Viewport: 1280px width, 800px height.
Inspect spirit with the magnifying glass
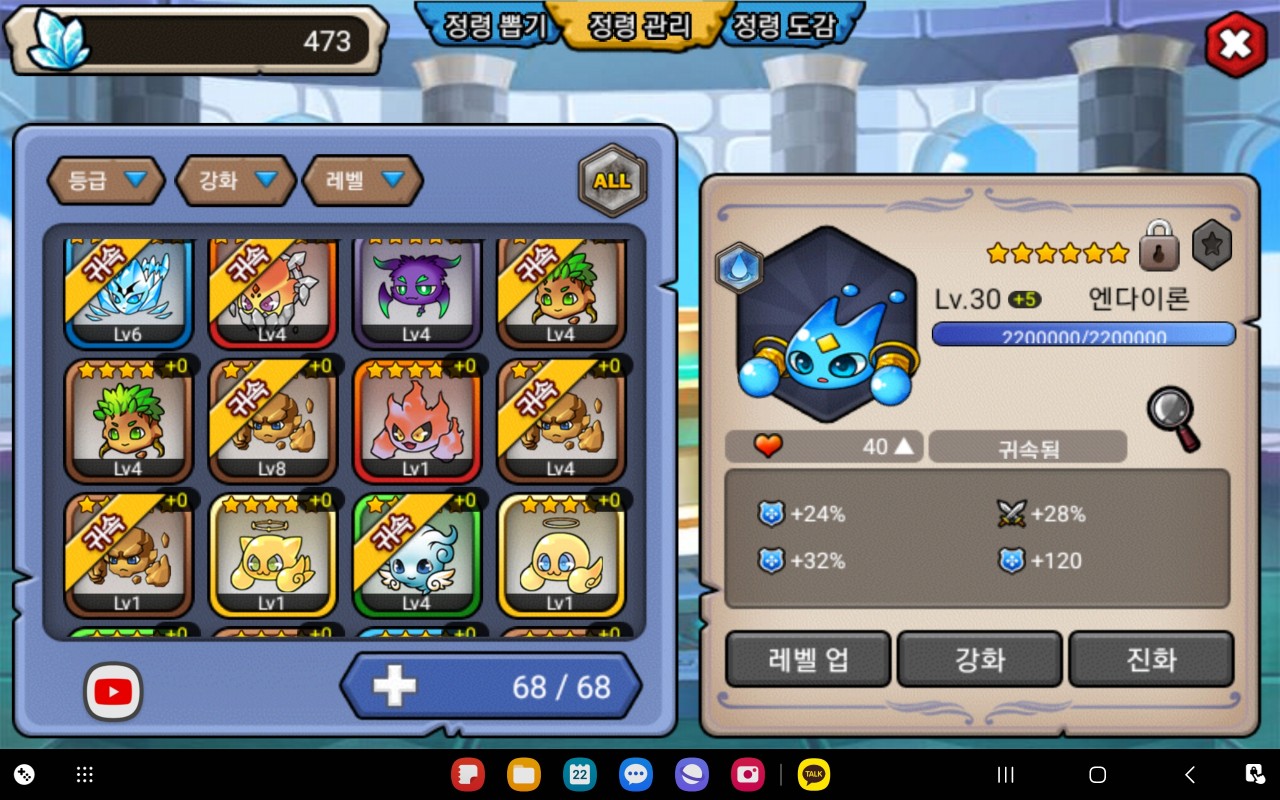pyautogui.click(x=1173, y=418)
